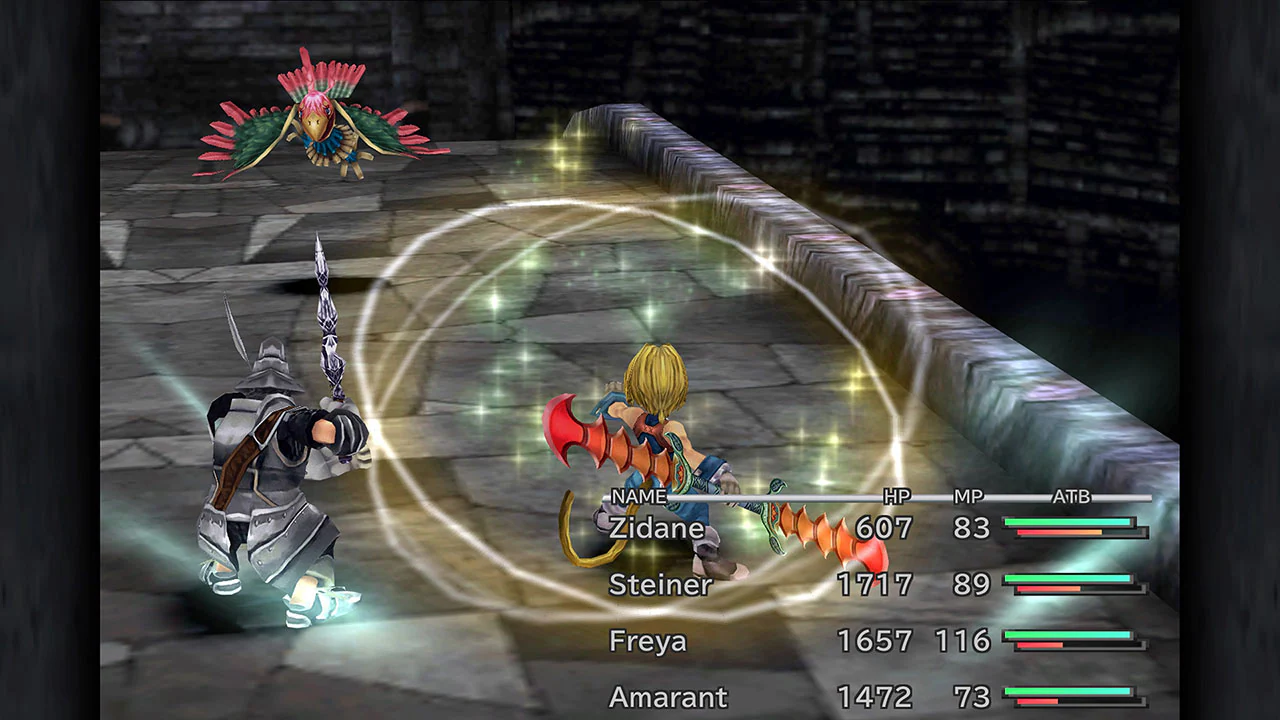Select Freya's row in the battle HUD

(x=648, y=642)
